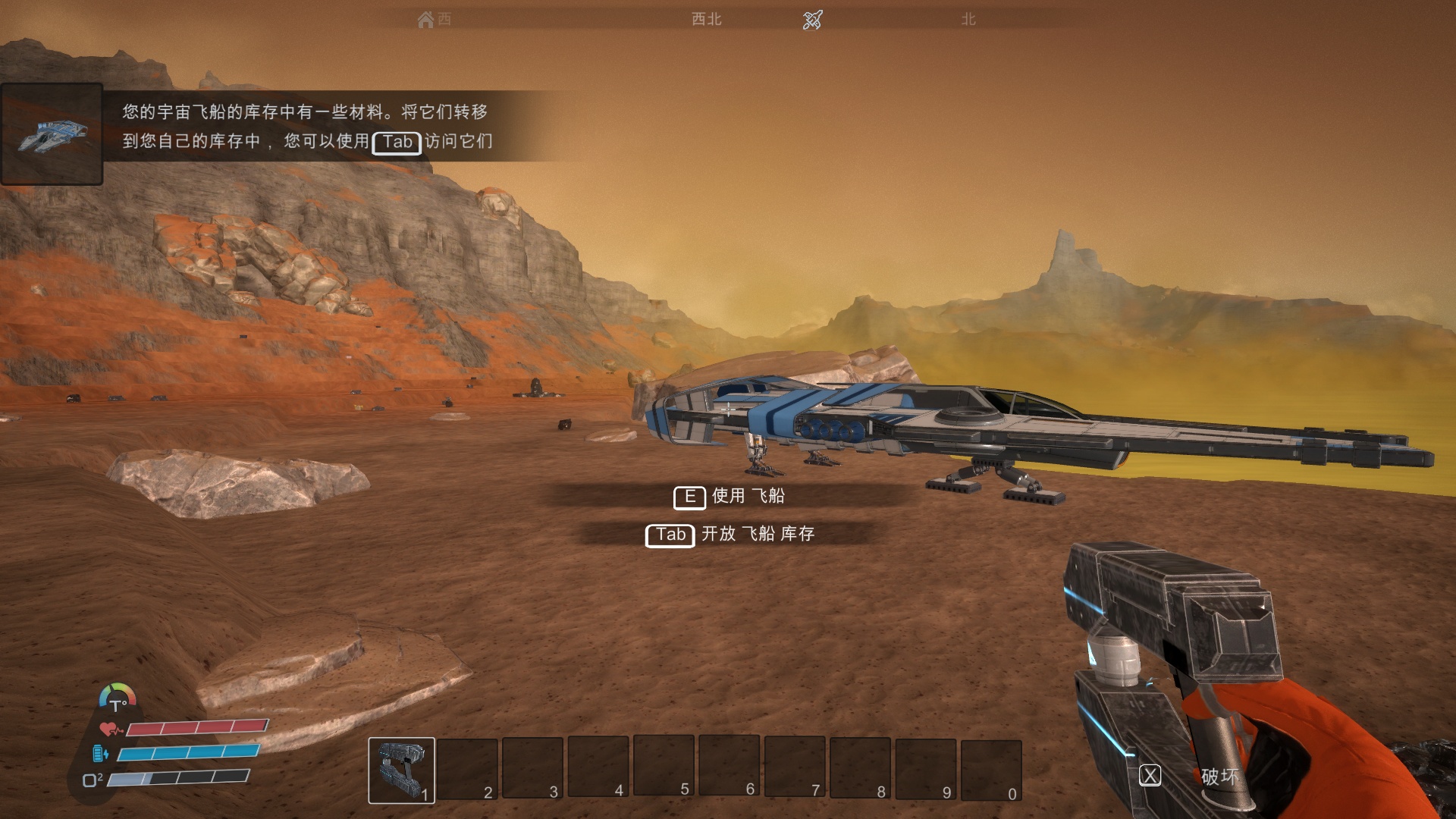The width and height of the screenshot is (1456, 819).
Task: Click the spaceship thumbnail in the tutorial hint
Action: tap(52, 135)
